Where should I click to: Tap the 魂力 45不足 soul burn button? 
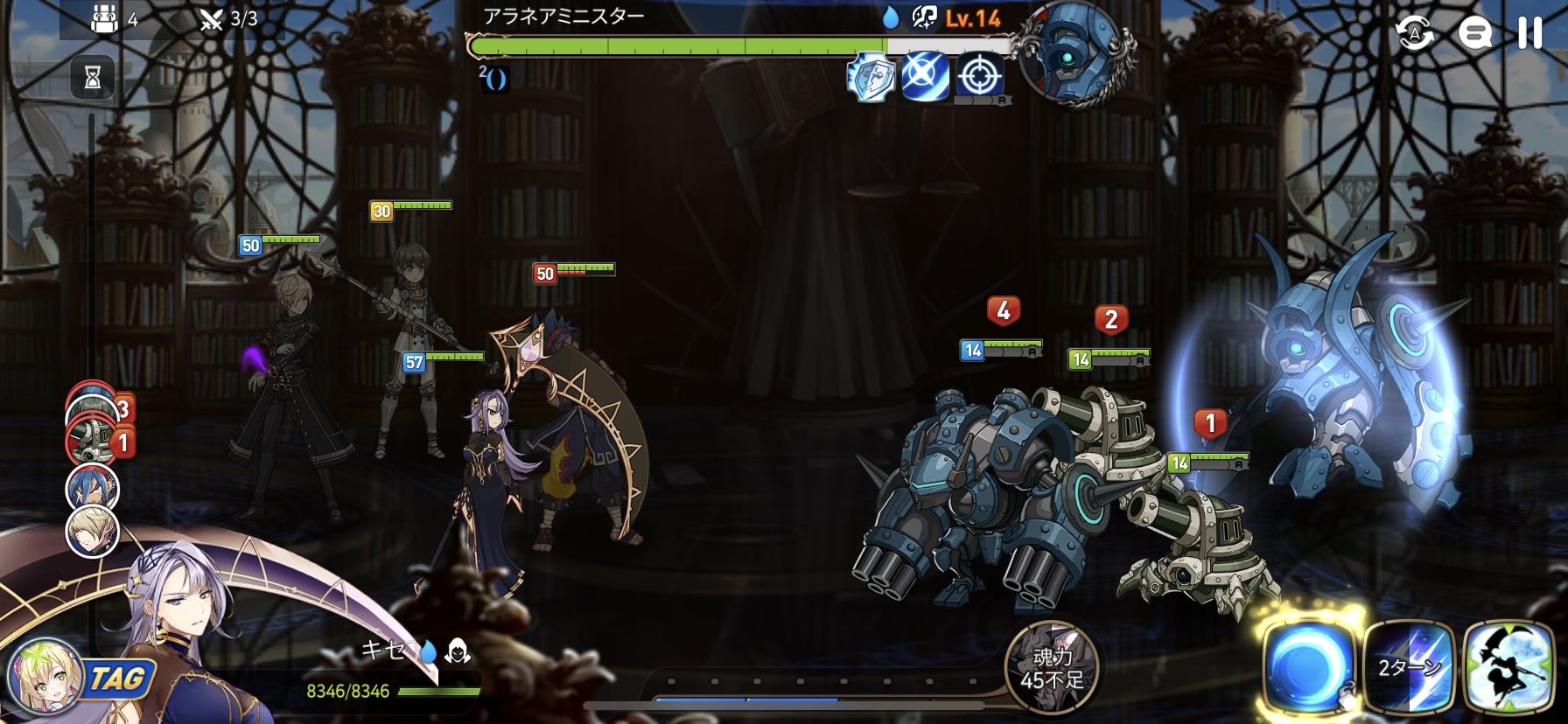coord(1052,668)
